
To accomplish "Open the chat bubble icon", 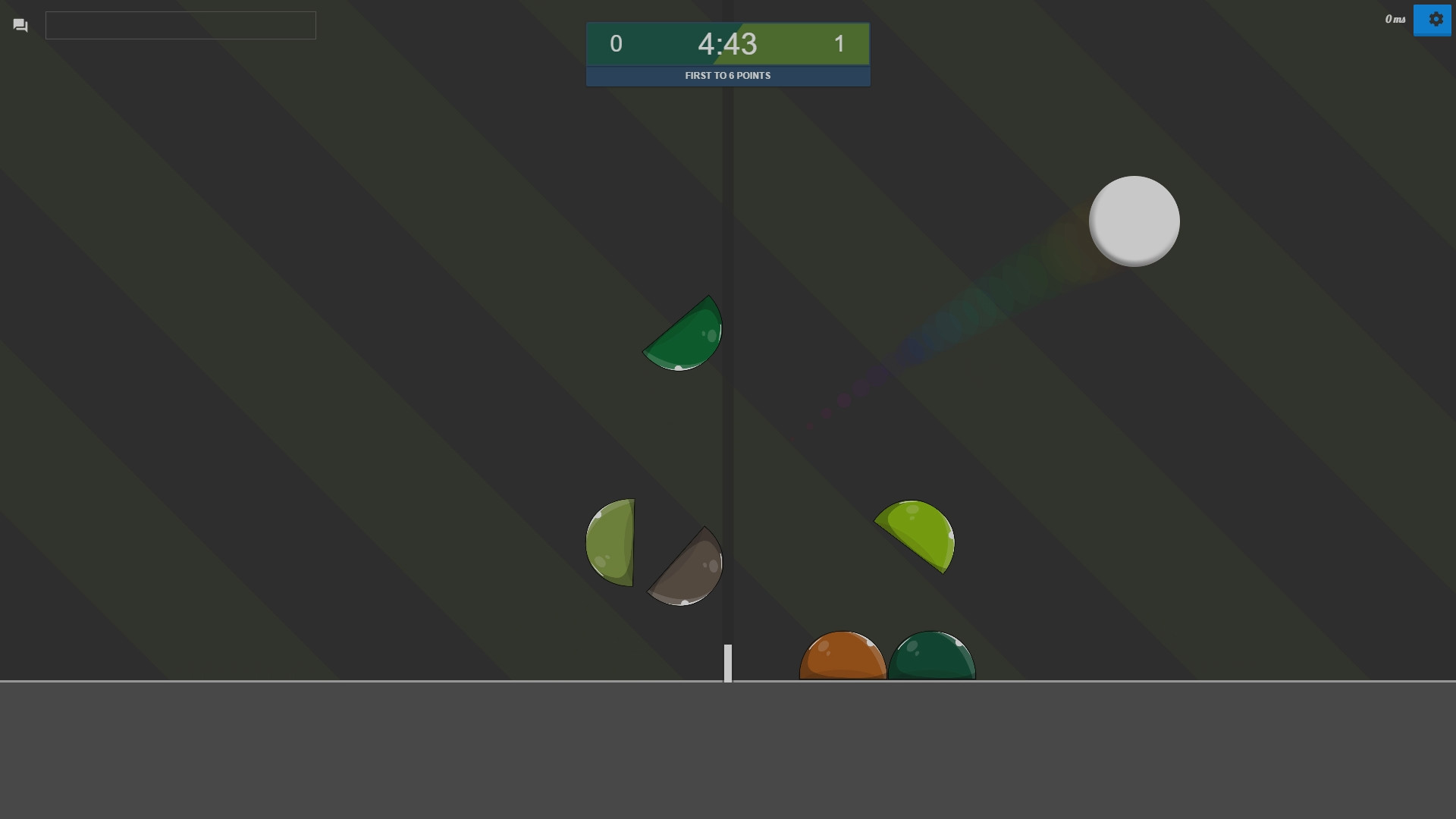I will coord(20,25).
